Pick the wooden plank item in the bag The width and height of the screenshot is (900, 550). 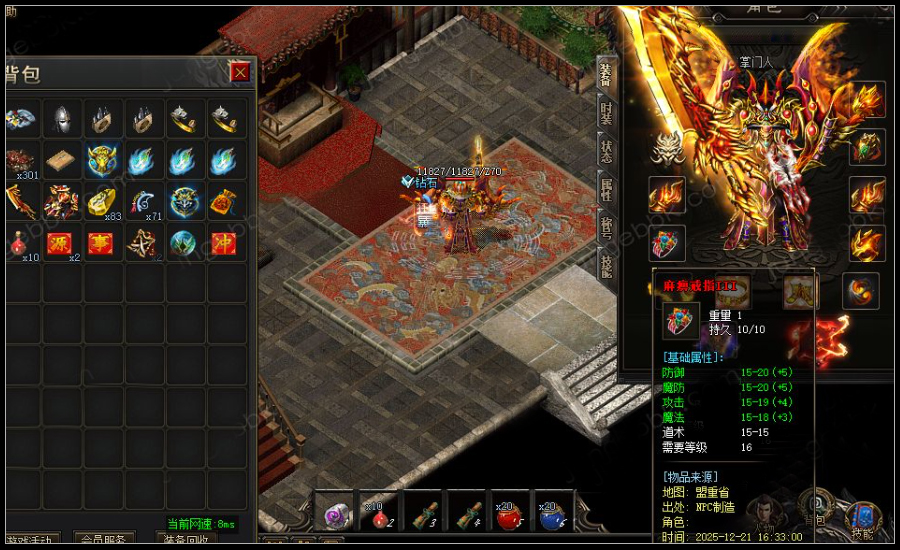pyautogui.click(x=62, y=160)
